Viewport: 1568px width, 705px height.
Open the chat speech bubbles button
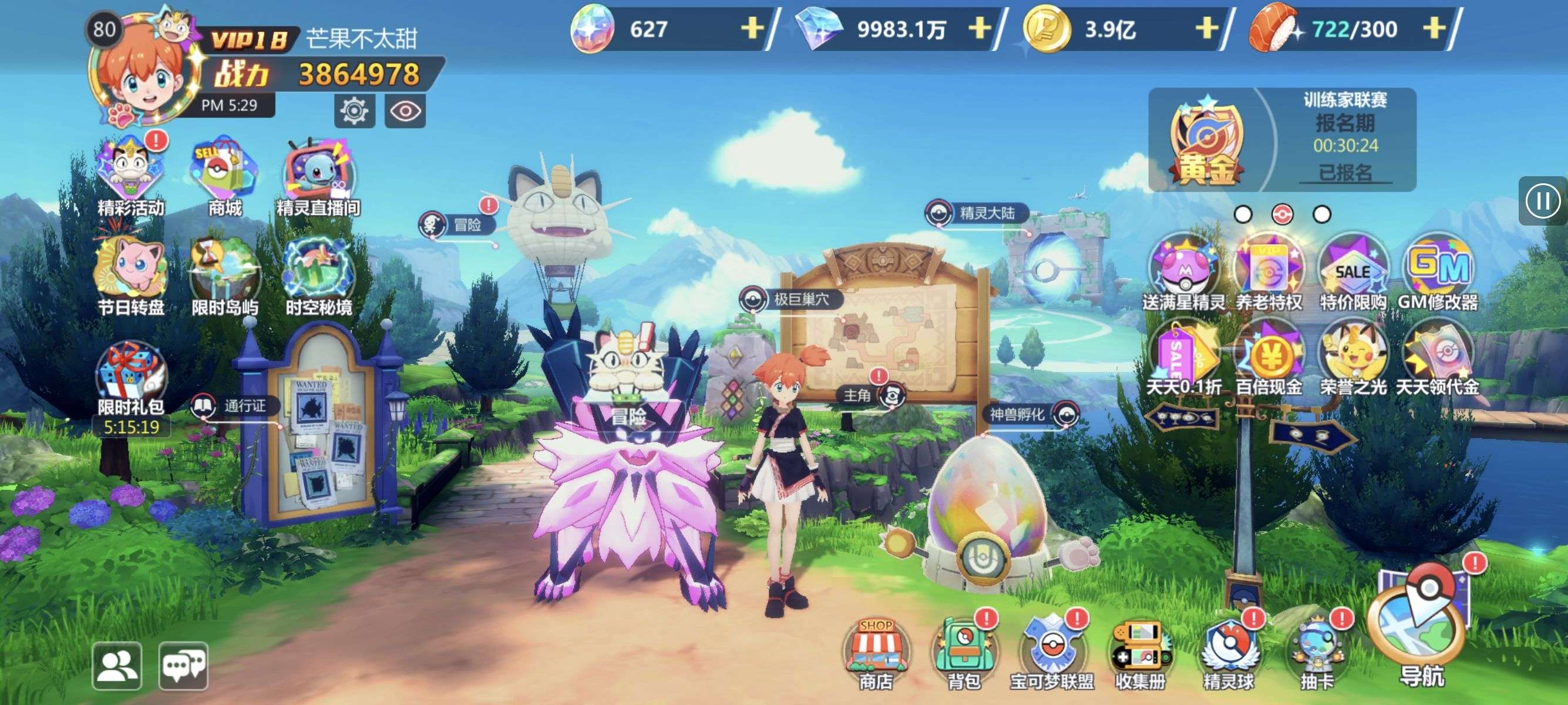[184, 666]
